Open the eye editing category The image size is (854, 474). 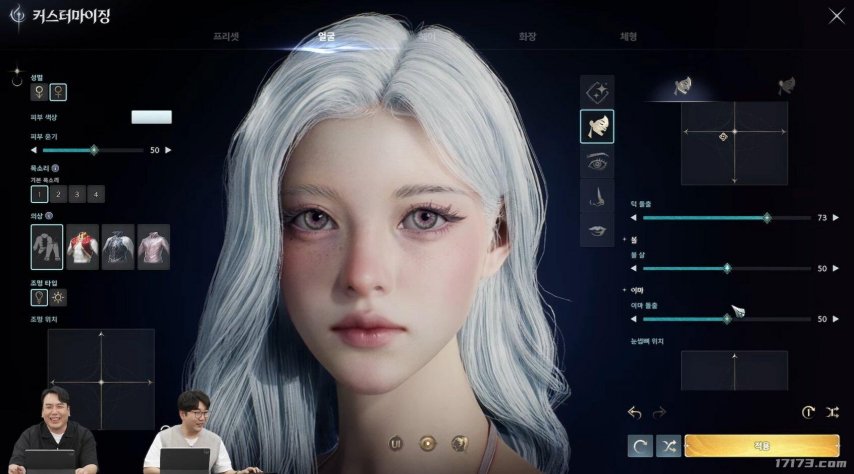tap(597, 161)
